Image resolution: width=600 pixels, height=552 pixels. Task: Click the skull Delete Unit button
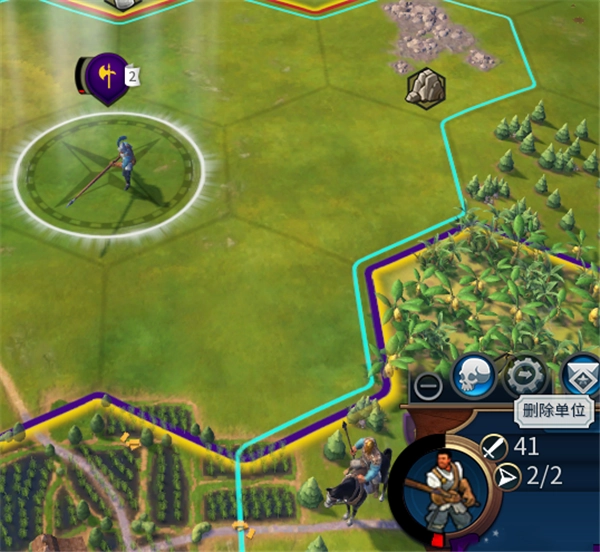[472, 376]
